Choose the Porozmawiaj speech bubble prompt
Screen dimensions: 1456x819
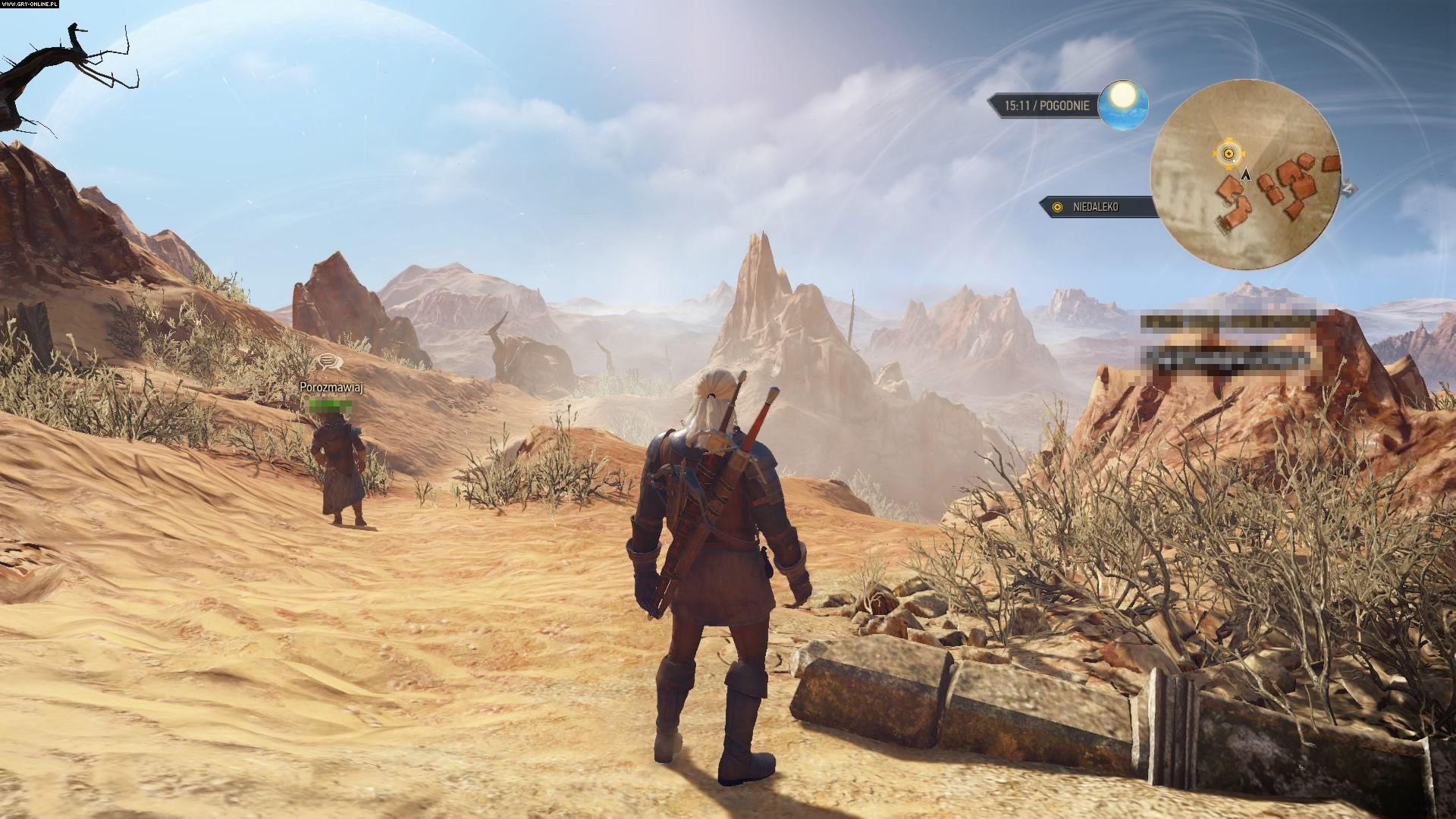coord(328,362)
